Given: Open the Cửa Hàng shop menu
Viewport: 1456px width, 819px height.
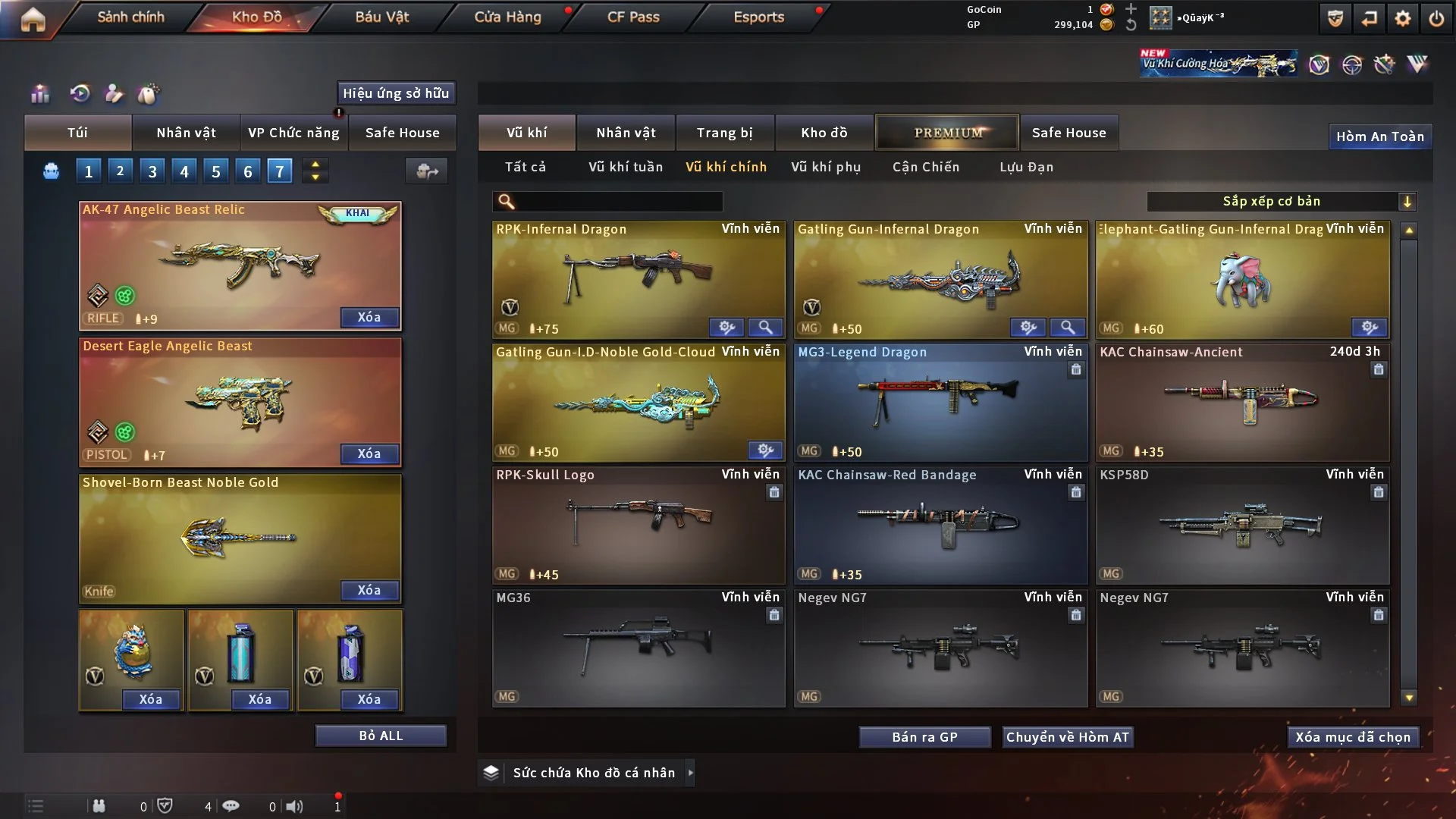Looking at the screenshot, I should click(507, 17).
